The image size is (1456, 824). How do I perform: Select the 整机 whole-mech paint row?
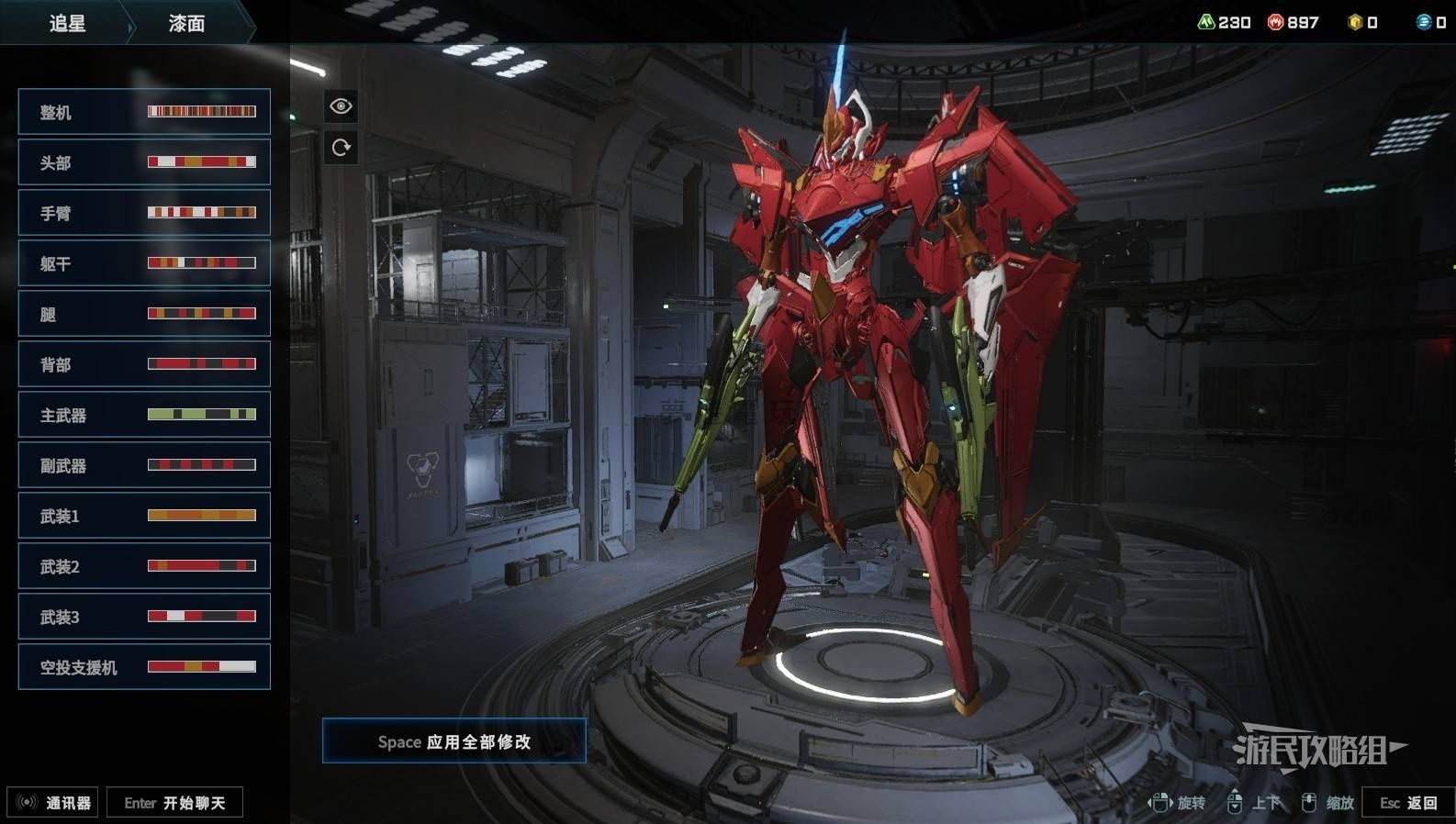pyautogui.click(x=144, y=112)
